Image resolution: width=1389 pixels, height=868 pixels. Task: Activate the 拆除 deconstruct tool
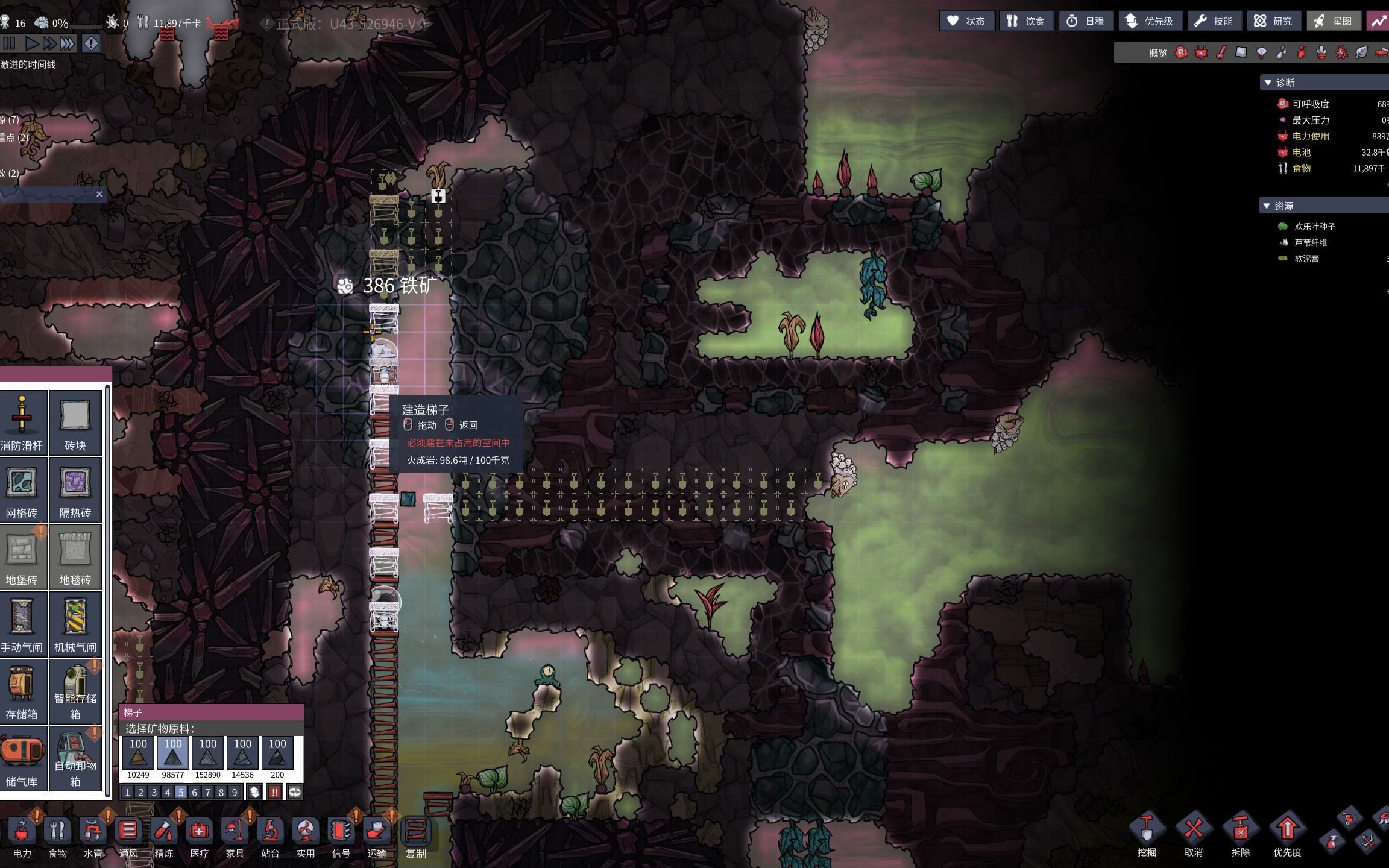[x=1241, y=835]
